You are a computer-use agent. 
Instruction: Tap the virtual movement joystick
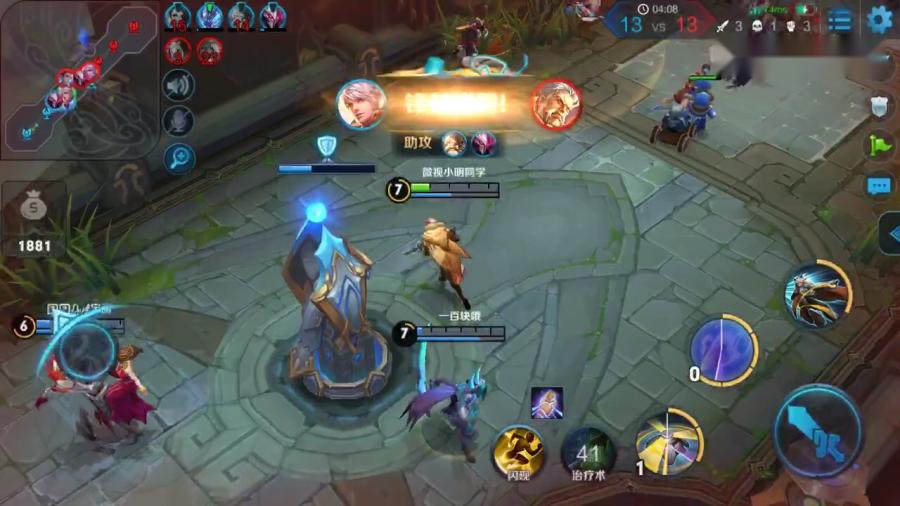coord(84,352)
